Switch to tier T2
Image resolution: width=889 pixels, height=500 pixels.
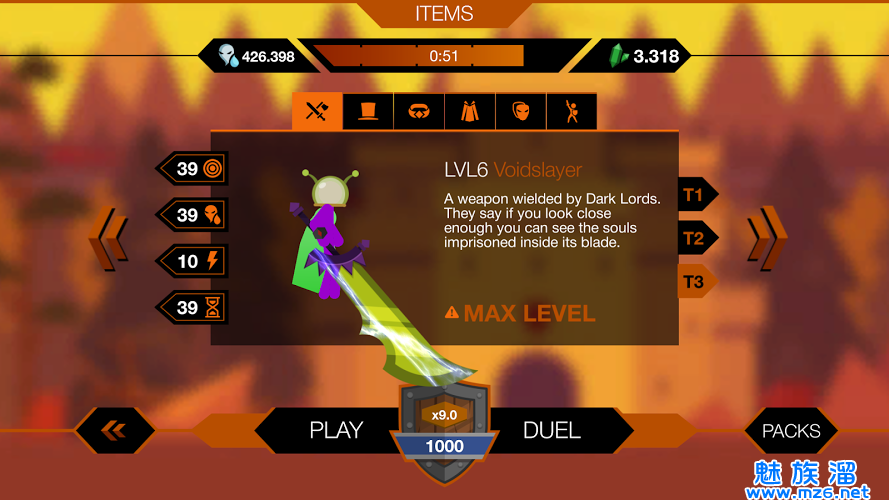(695, 238)
